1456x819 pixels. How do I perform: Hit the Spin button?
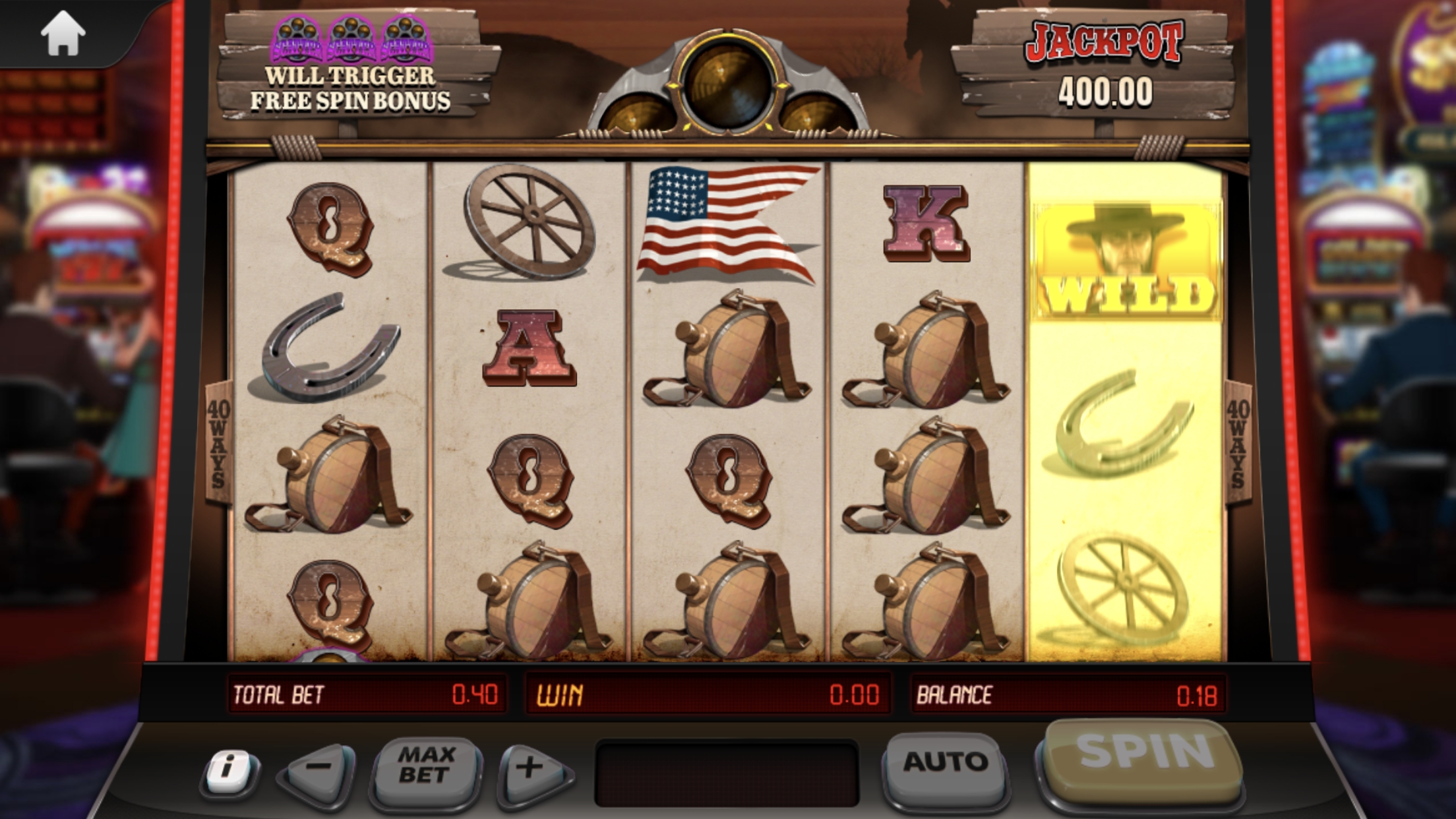1143,755
